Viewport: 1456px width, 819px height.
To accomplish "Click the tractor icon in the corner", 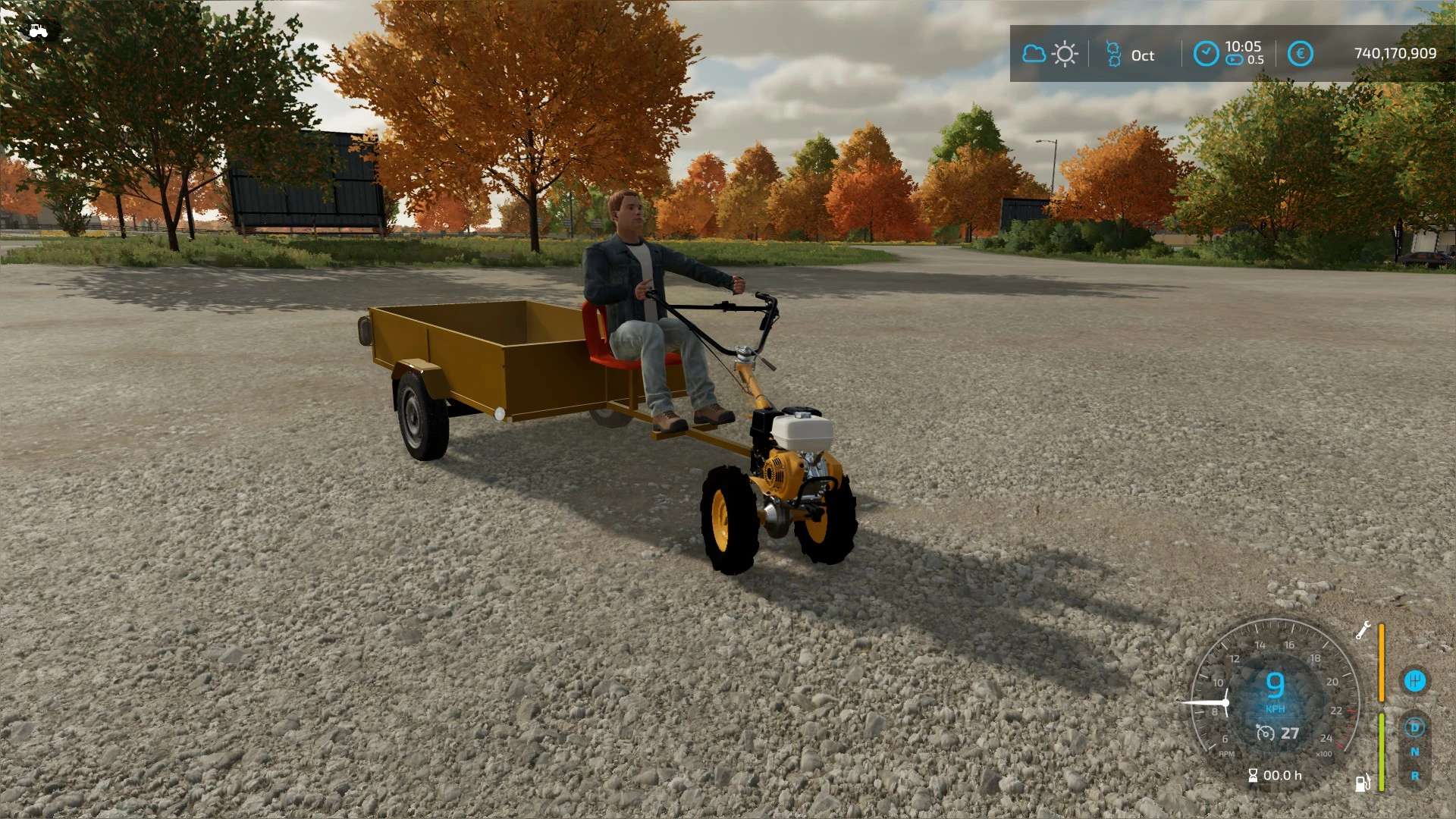I will pyautogui.click(x=37, y=30).
